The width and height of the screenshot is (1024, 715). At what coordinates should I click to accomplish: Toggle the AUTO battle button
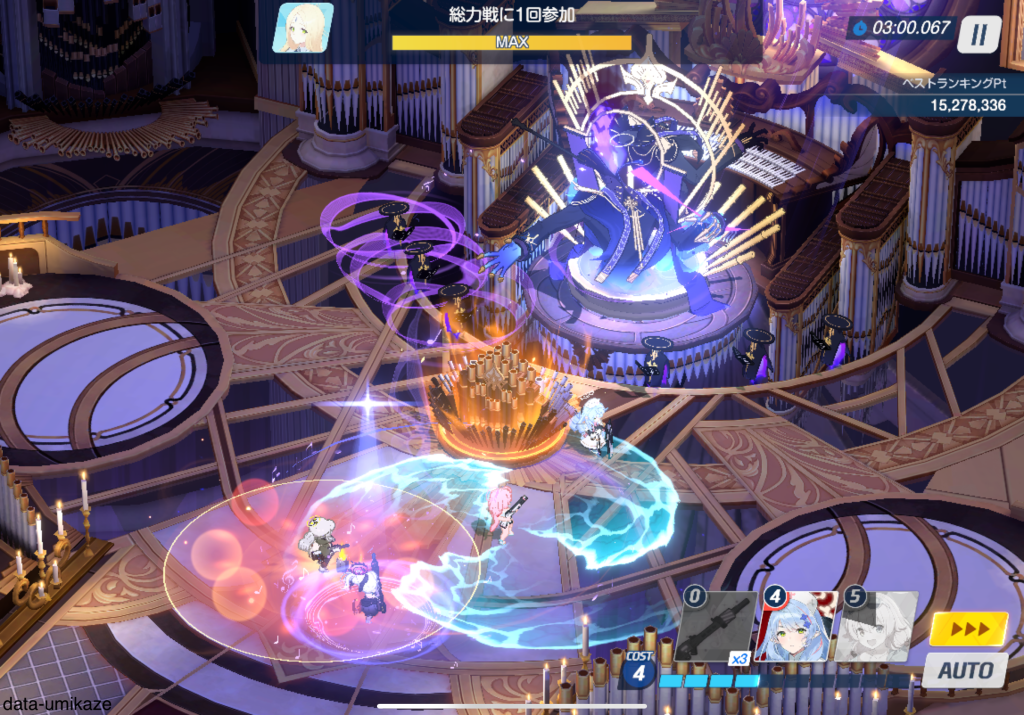tap(965, 670)
